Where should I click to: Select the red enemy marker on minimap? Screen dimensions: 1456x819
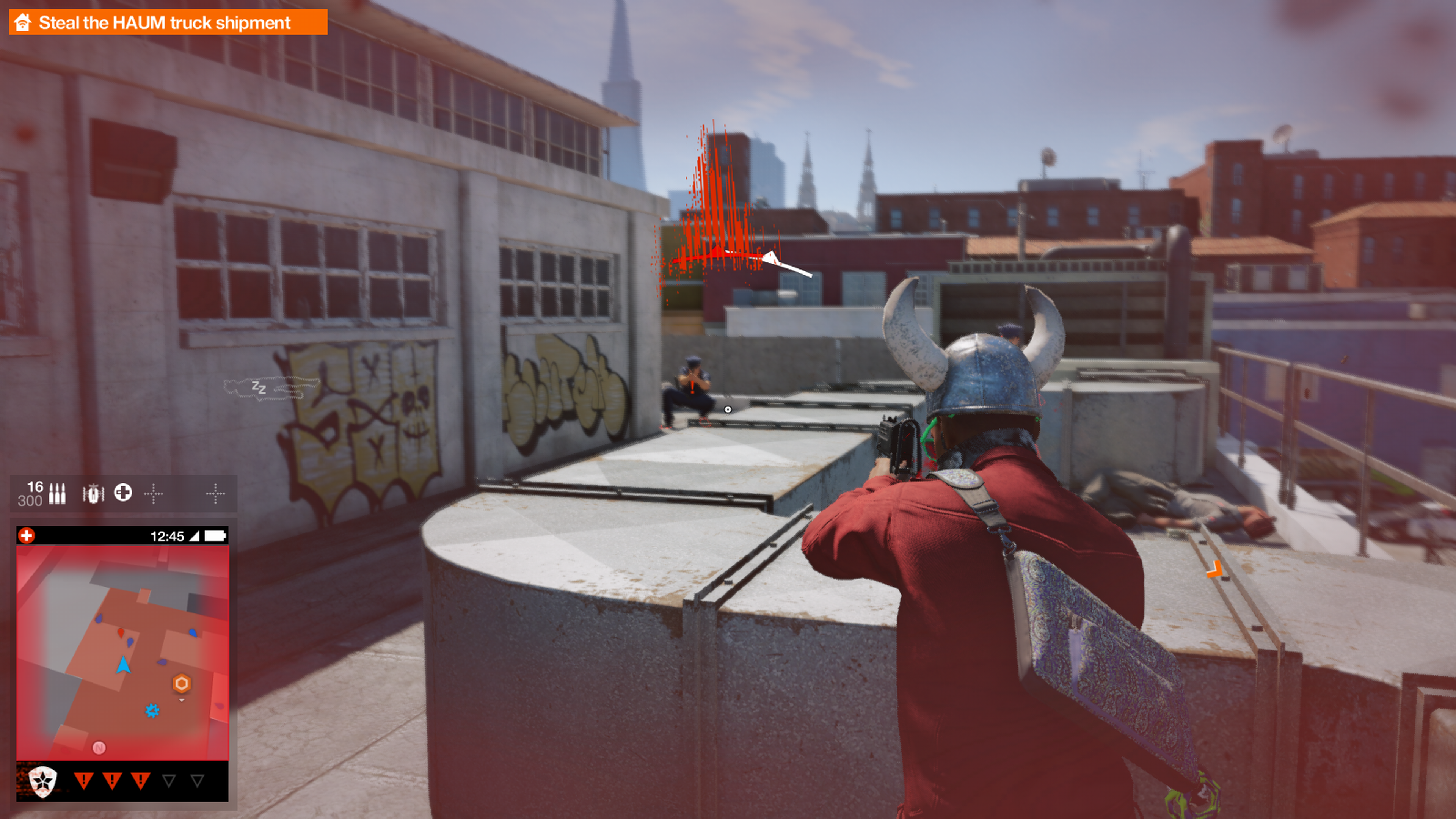click(x=121, y=632)
